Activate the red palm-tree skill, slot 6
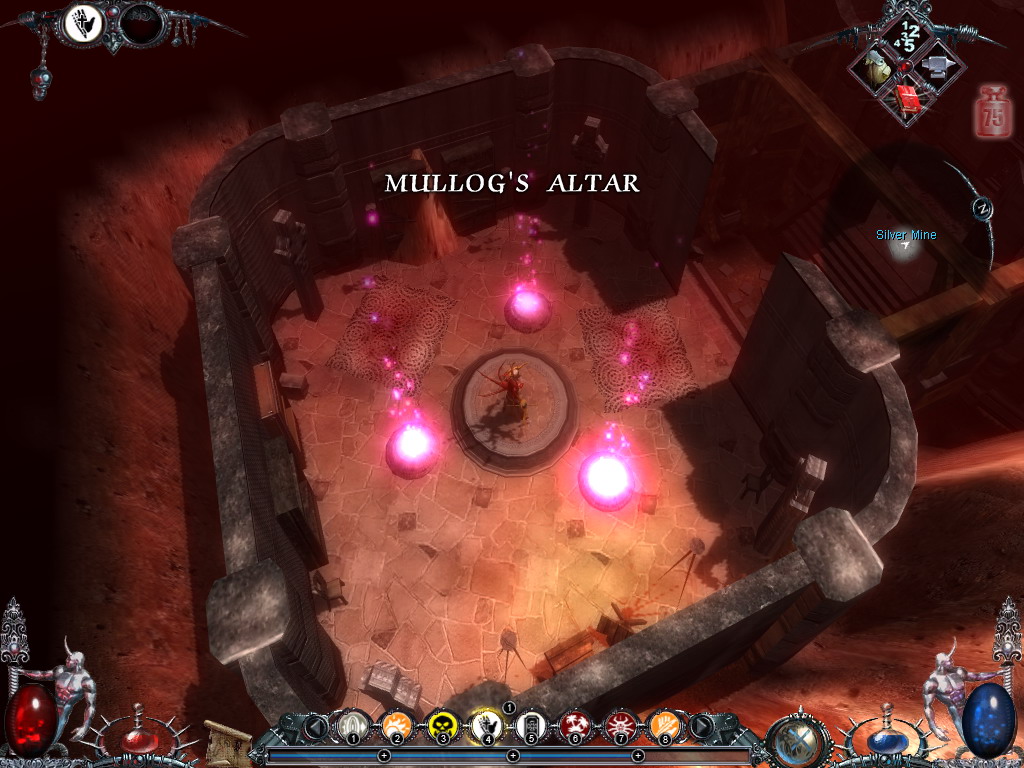This screenshot has height=768, width=1024. tap(575, 724)
